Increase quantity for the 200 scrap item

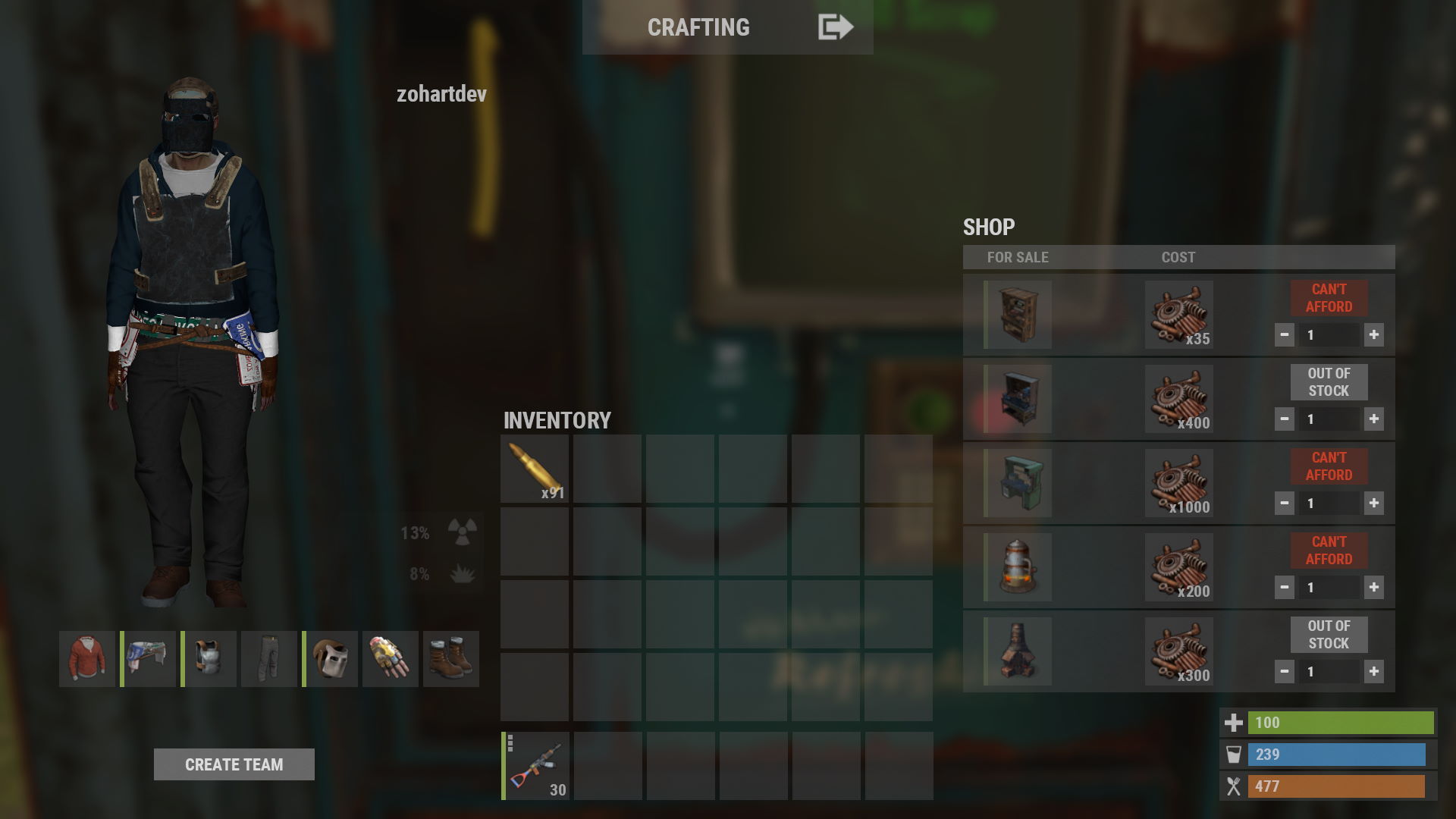pos(1373,587)
